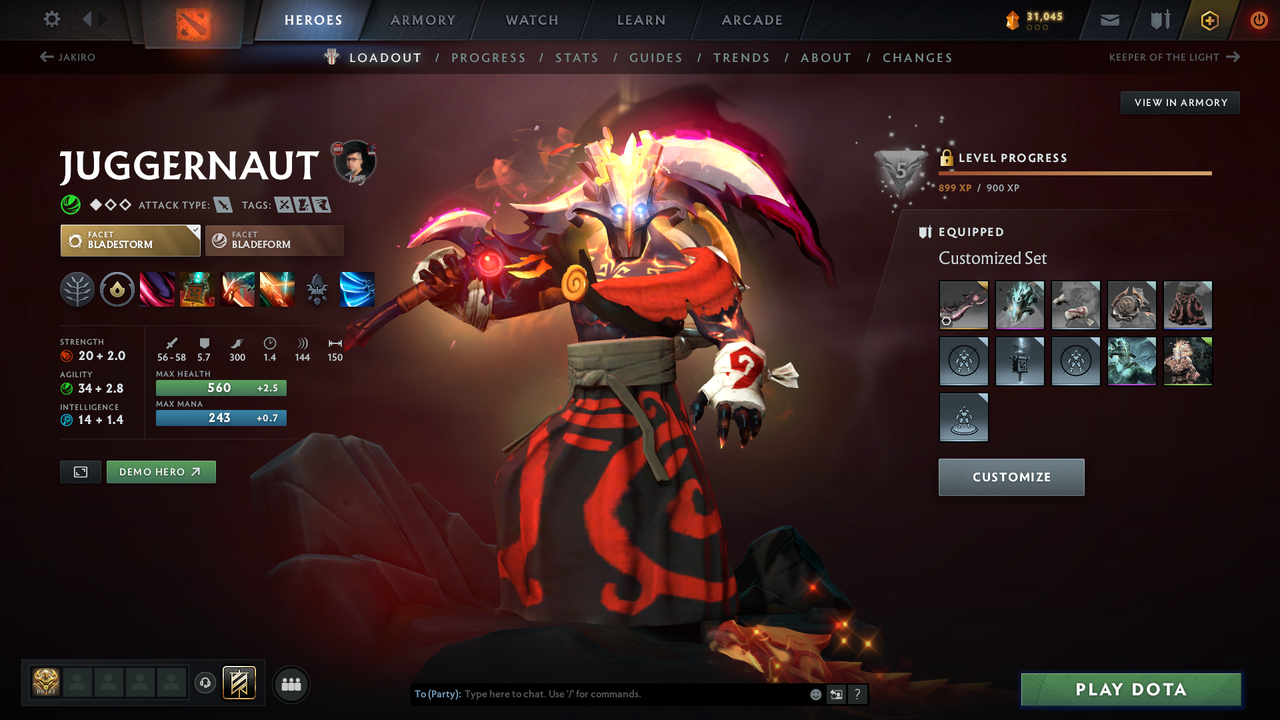Select the Bladestorm facet
The width and height of the screenshot is (1280, 720).
[130, 240]
